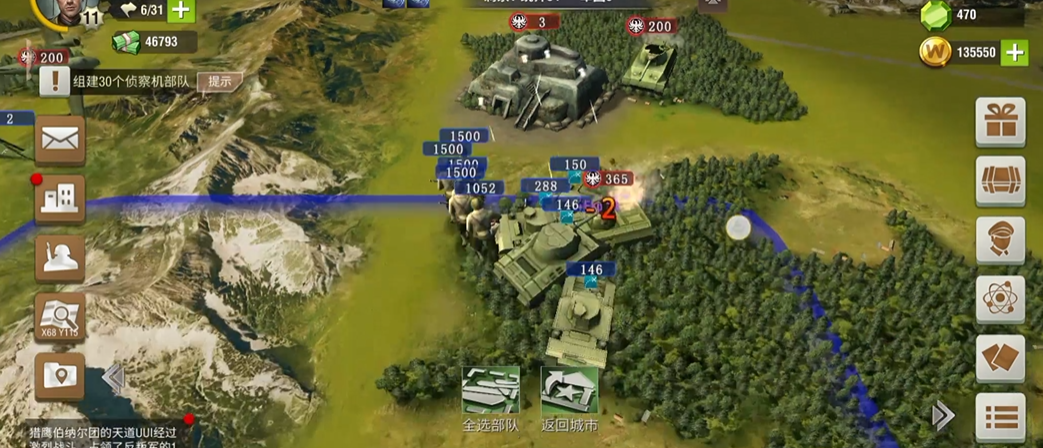This screenshot has width=1043, height=448.
Task: Open the list menu icon
Action: tap(1000, 417)
